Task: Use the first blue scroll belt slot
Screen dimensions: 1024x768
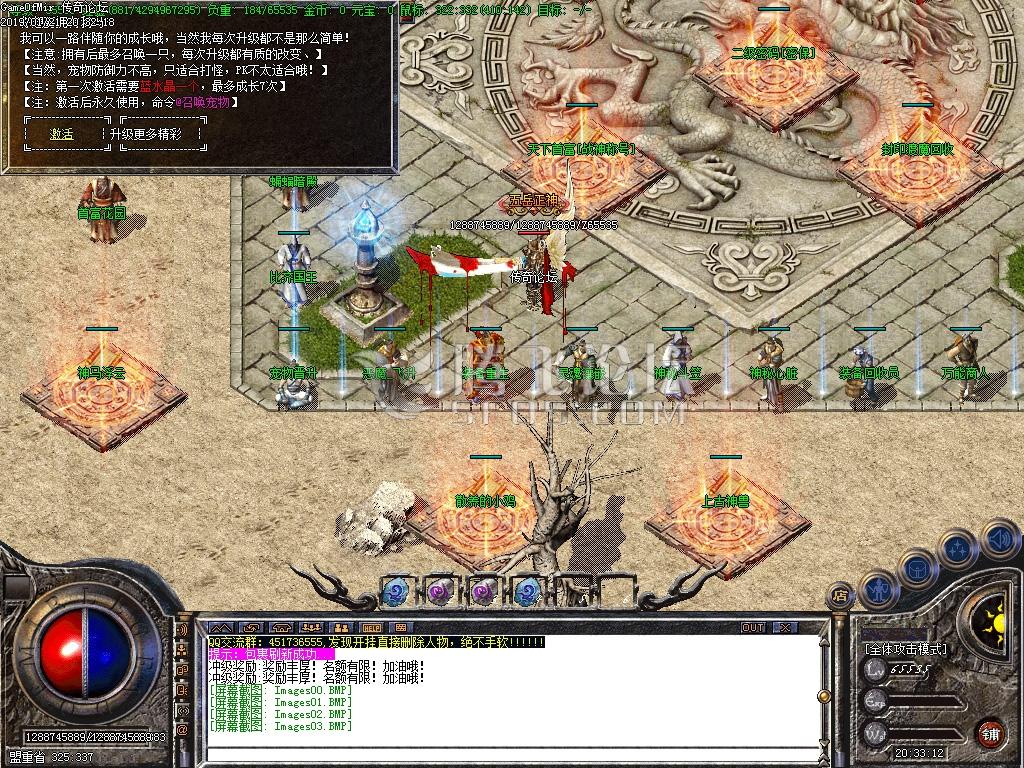Action: point(395,591)
